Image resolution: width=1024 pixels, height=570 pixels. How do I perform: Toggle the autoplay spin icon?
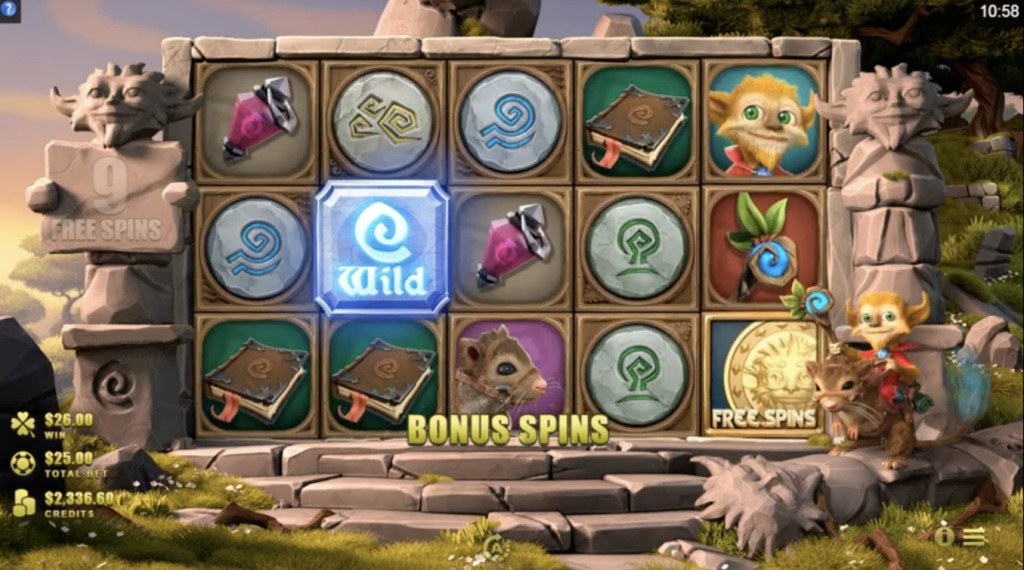[493, 544]
